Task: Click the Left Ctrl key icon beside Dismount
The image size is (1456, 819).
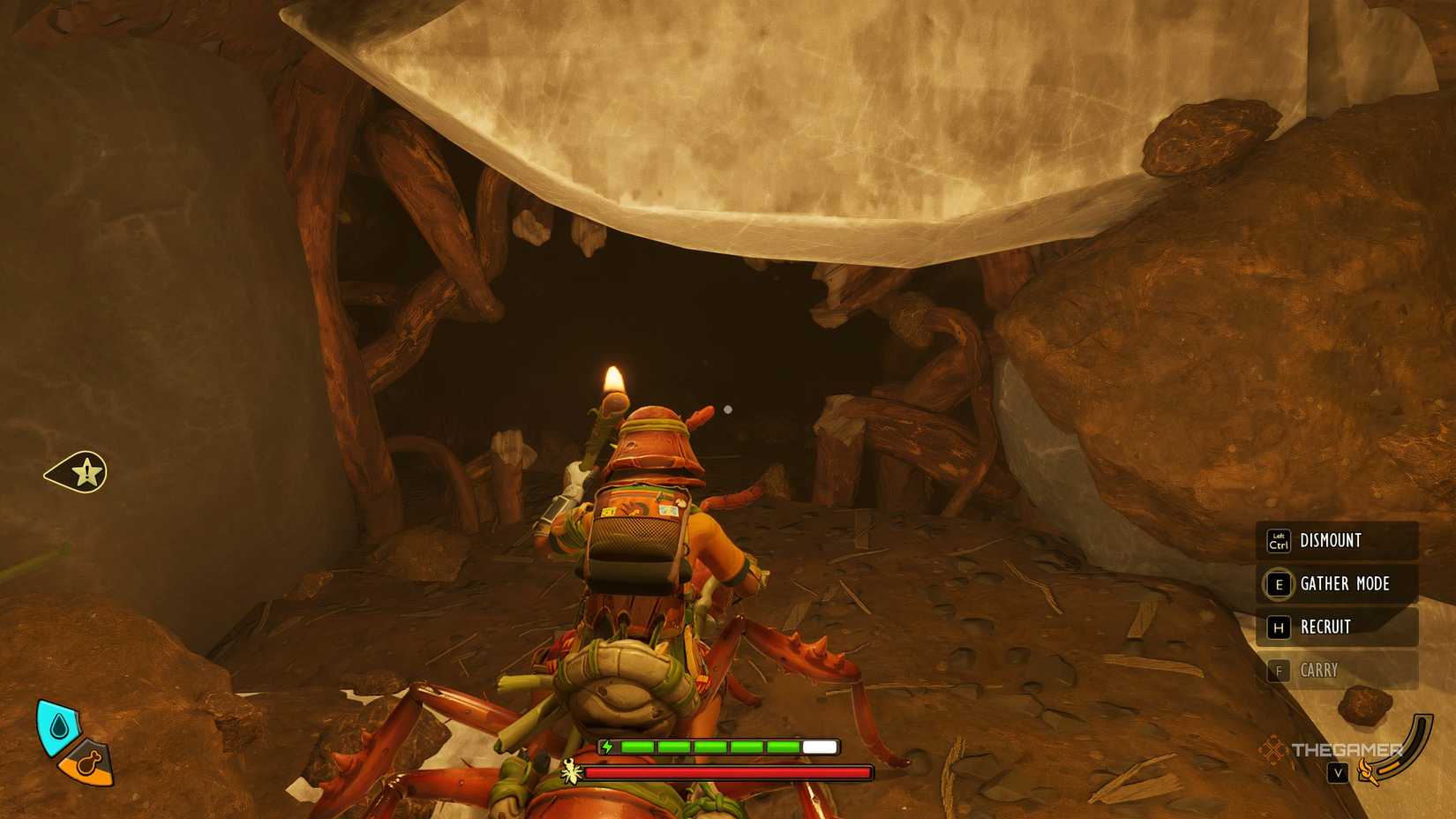Action: click(1277, 541)
